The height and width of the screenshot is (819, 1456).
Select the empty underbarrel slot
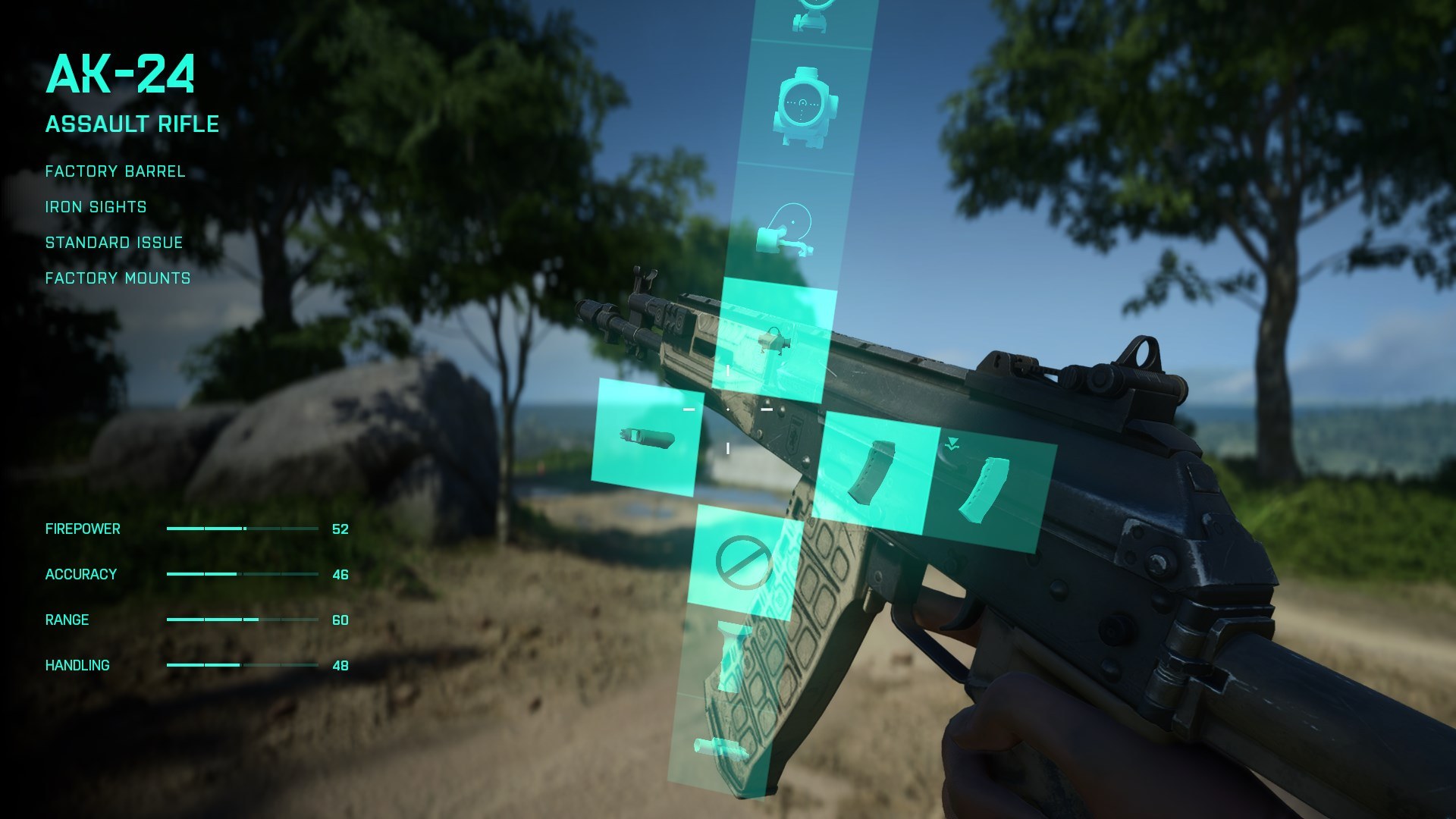[745, 562]
